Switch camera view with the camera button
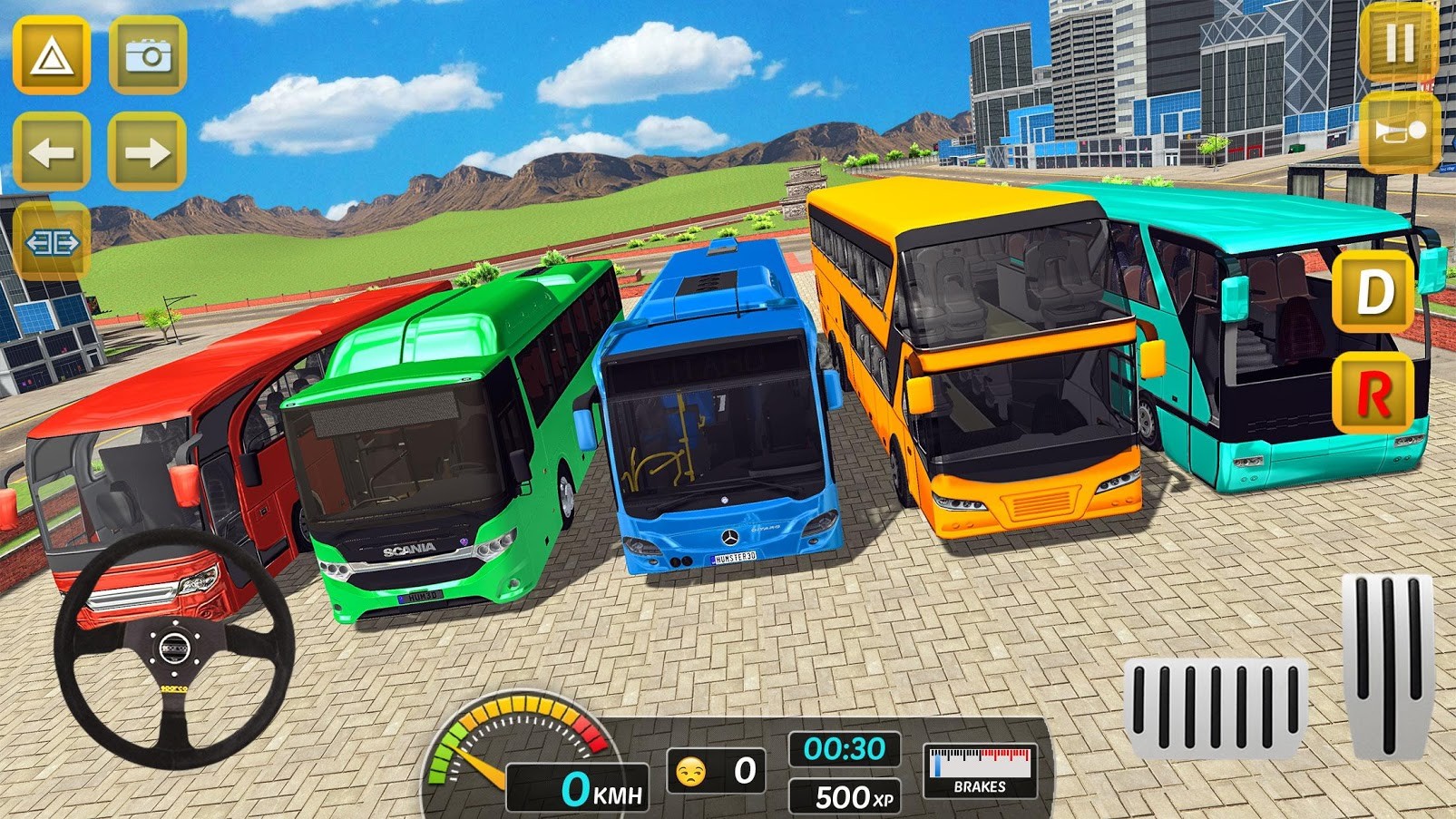The image size is (1456, 819). (148, 56)
